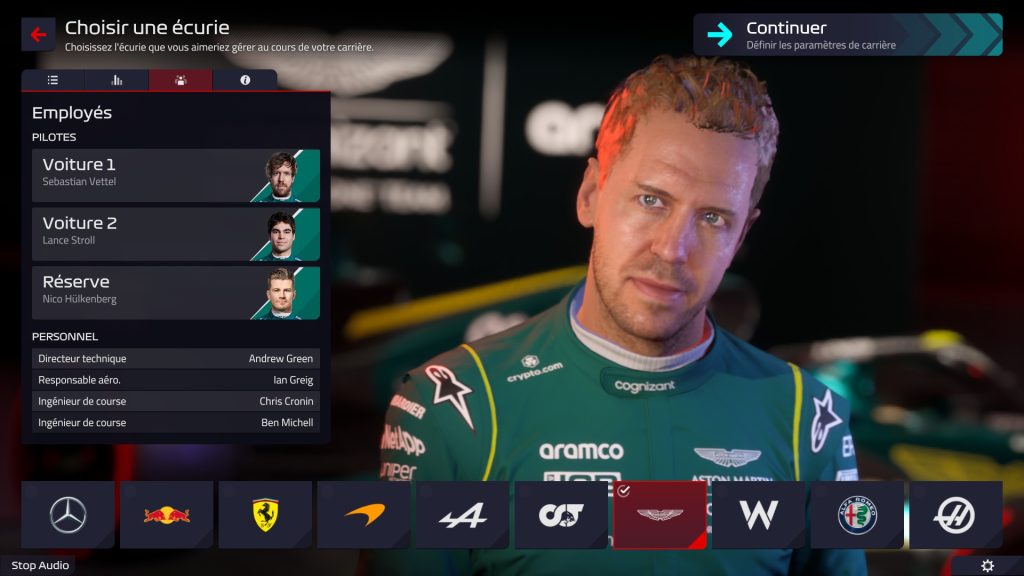Choose Voiture 2 Lance Stroll row
The width and height of the screenshot is (1024, 576).
(x=176, y=234)
